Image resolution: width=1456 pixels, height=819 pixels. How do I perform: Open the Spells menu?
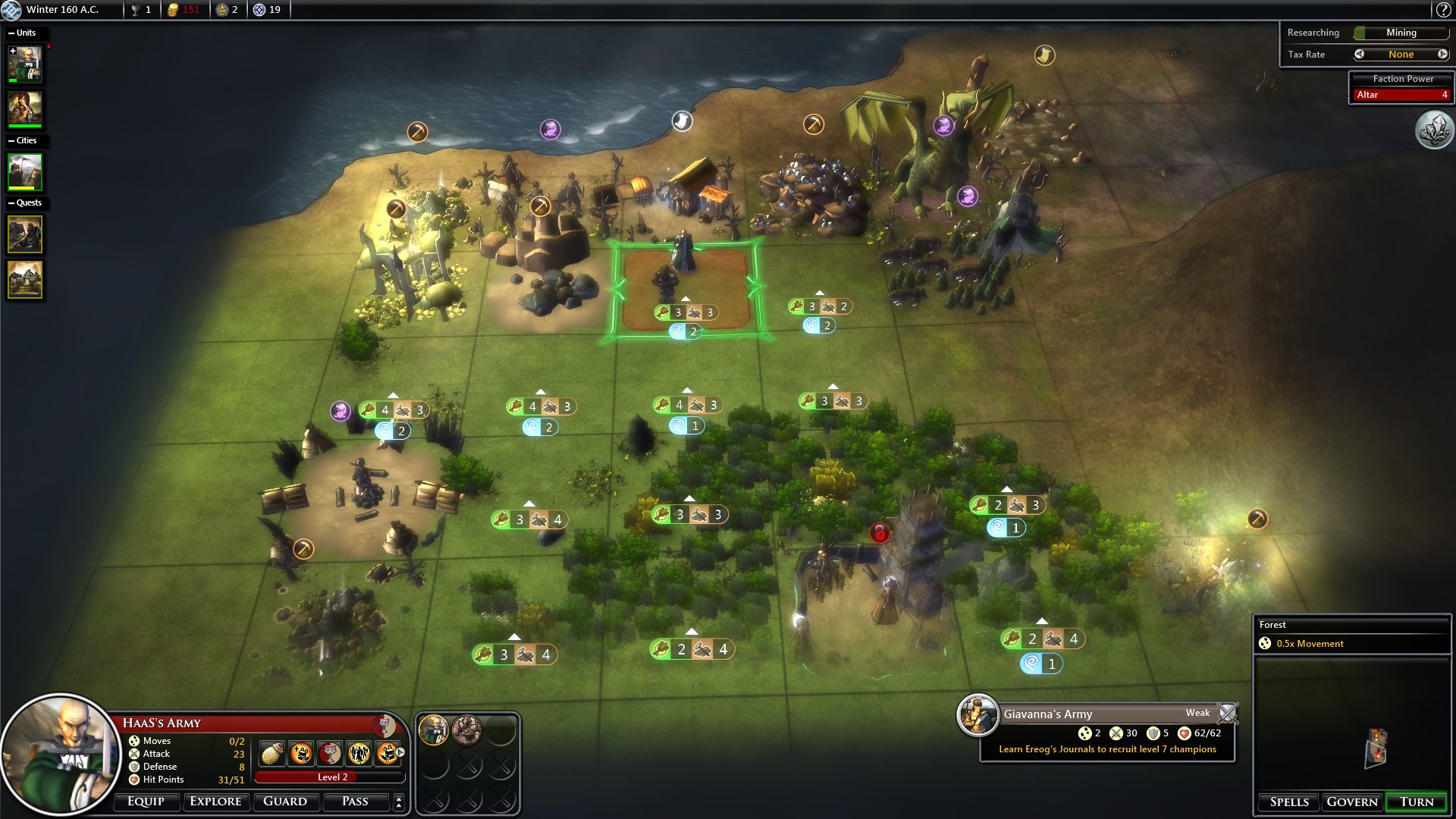pos(1289,802)
